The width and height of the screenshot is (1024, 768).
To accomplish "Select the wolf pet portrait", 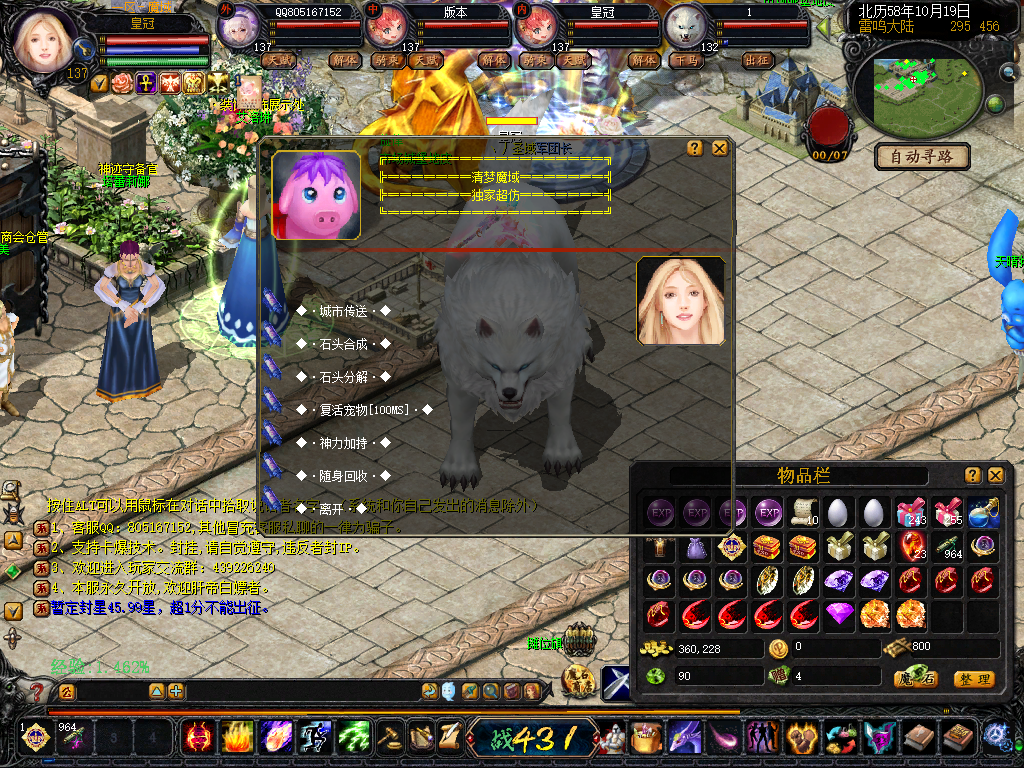I will (686, 26).
